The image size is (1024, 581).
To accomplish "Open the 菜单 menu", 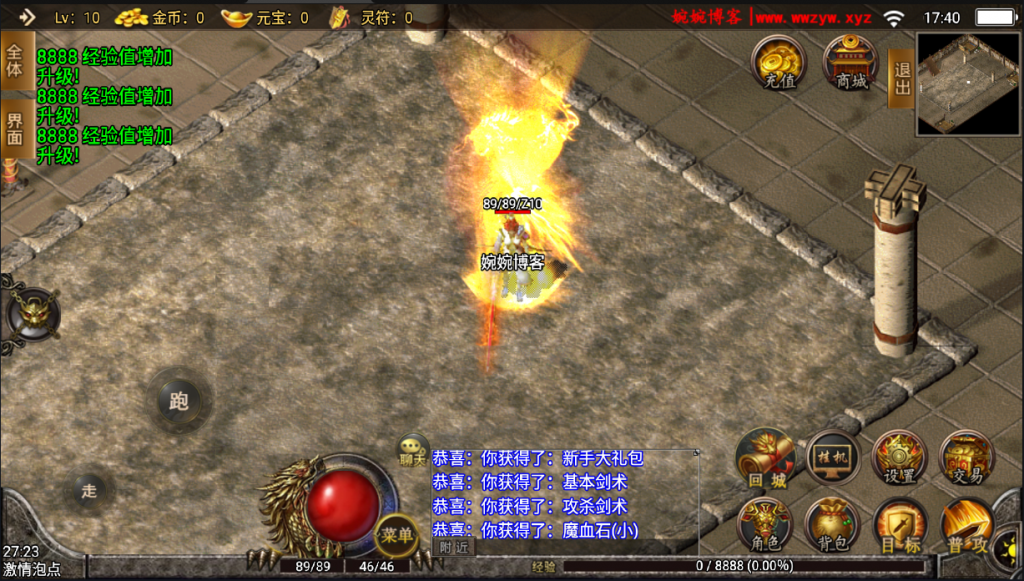I will [396, 535].
